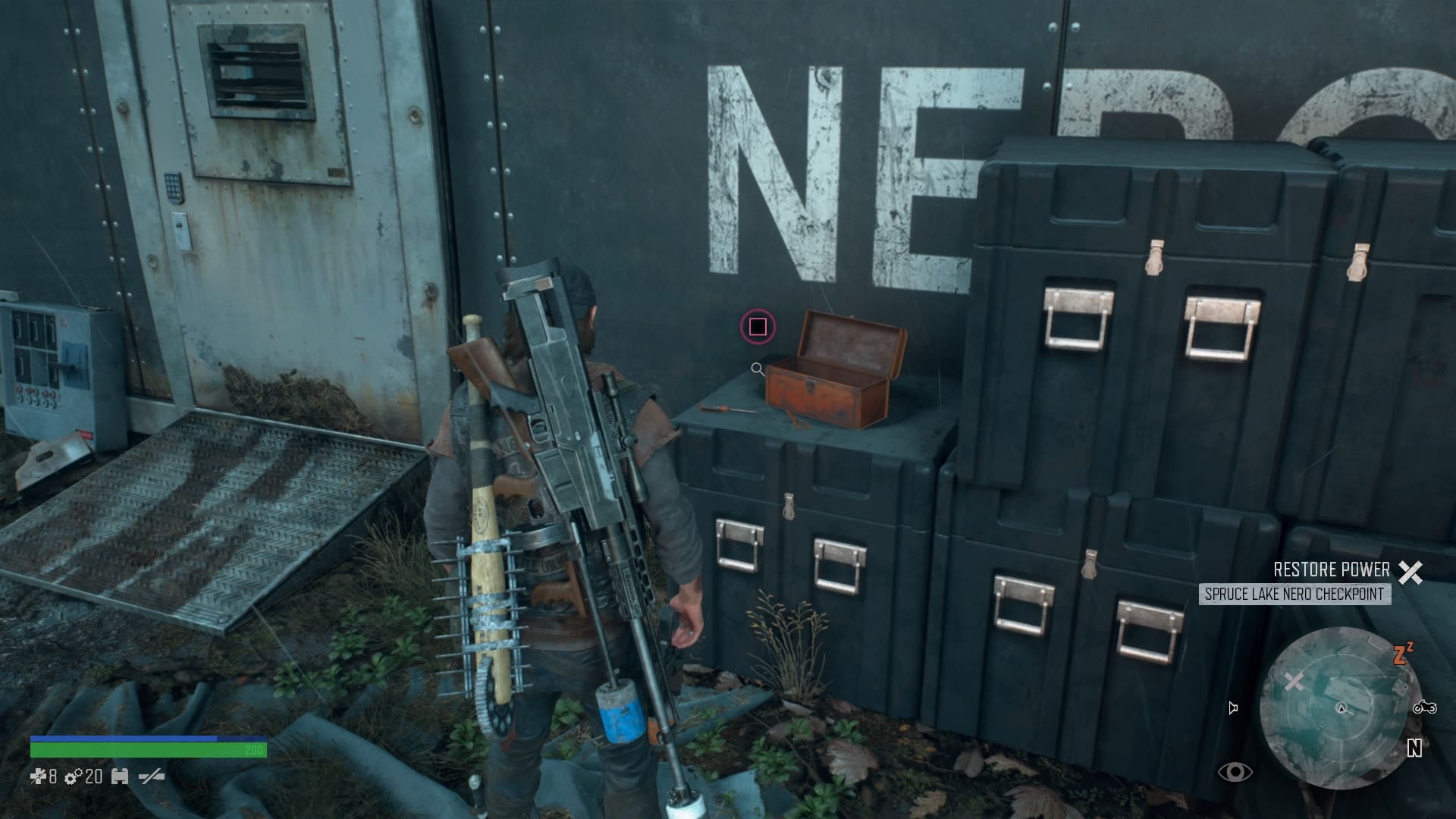The image size is (1456, 819).
Task: Select the Restore Power mission text
Action: click(x=1333, y=570)
